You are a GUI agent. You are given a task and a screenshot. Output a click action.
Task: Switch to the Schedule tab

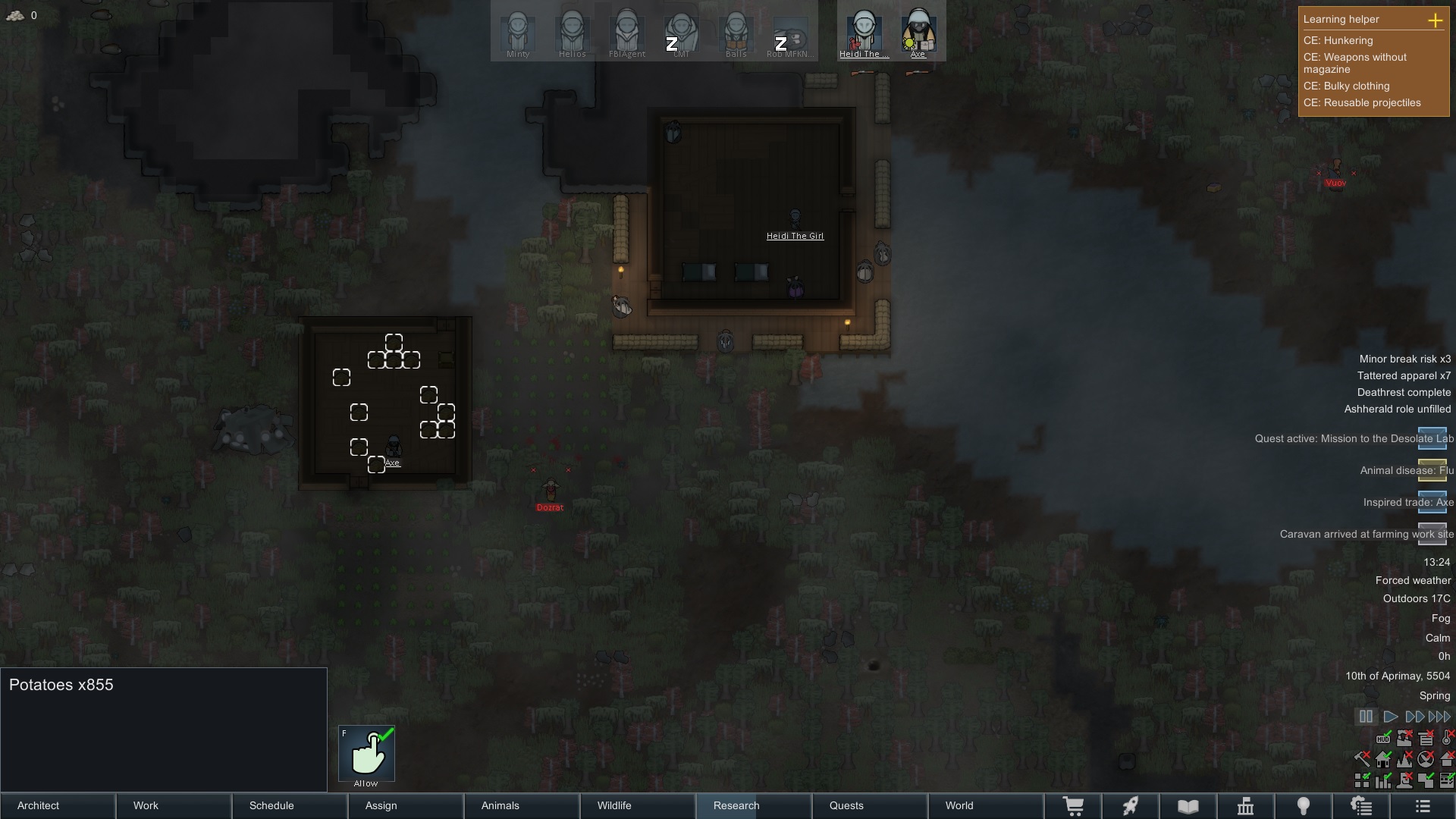click(290, 805)
